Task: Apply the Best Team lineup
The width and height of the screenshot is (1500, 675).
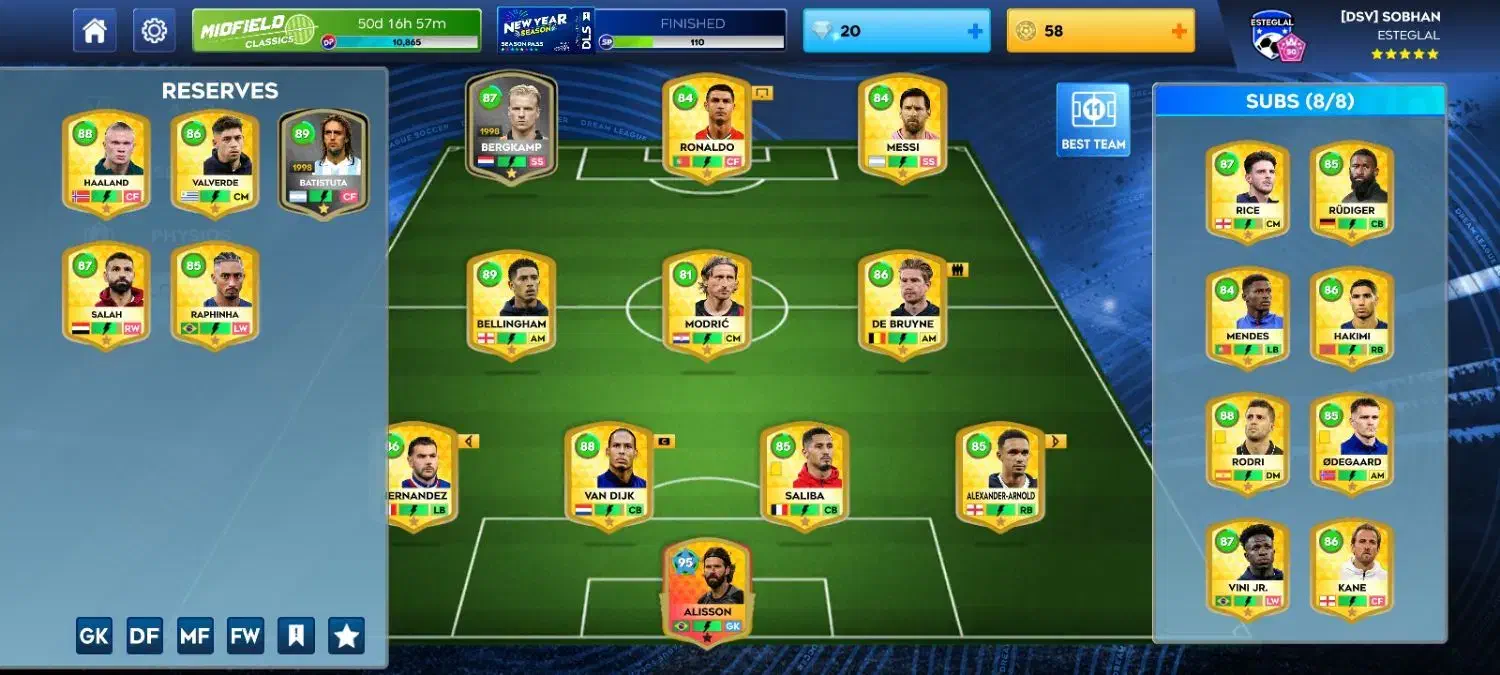Action: 1093,119
